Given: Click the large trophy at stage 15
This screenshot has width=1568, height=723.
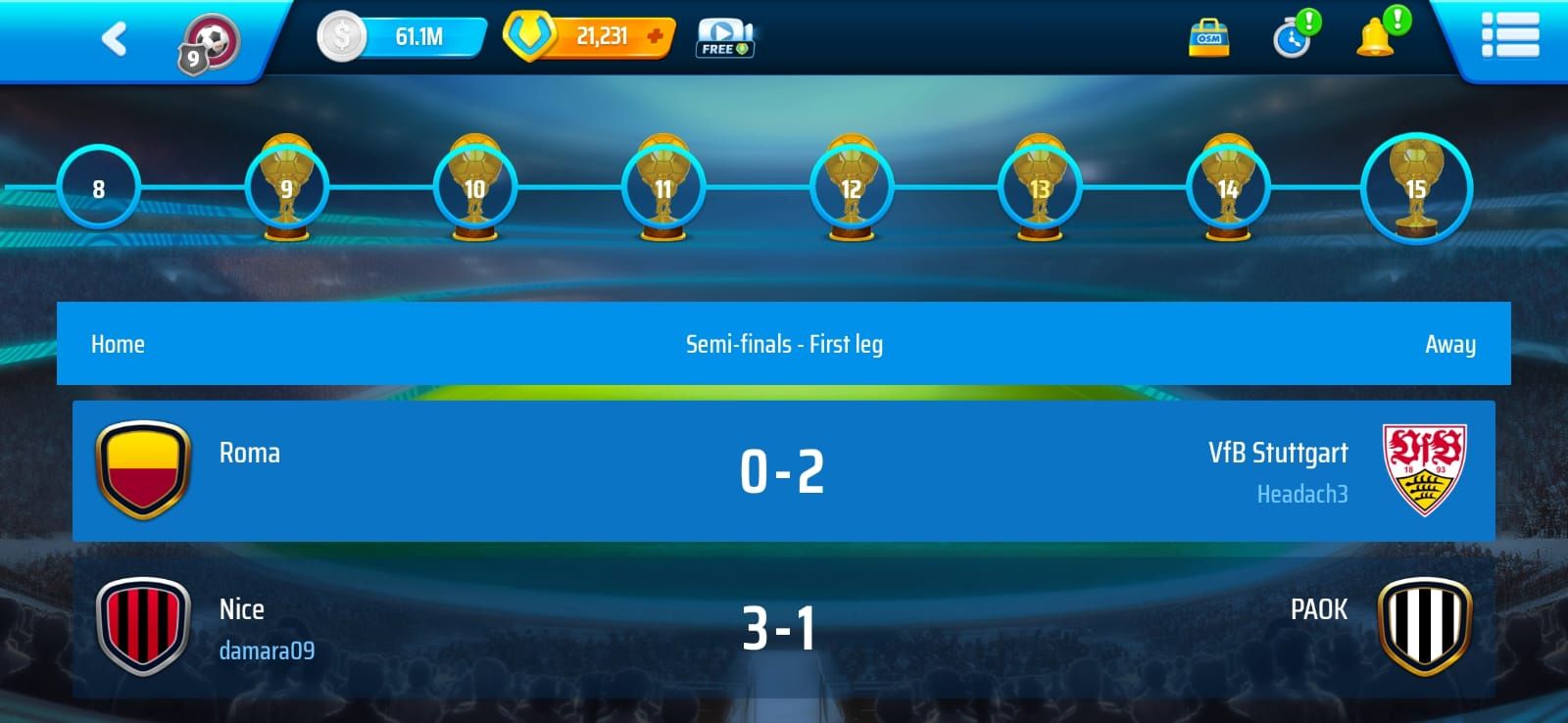Looking at the screenshot, I should [x=1412, y=186].
